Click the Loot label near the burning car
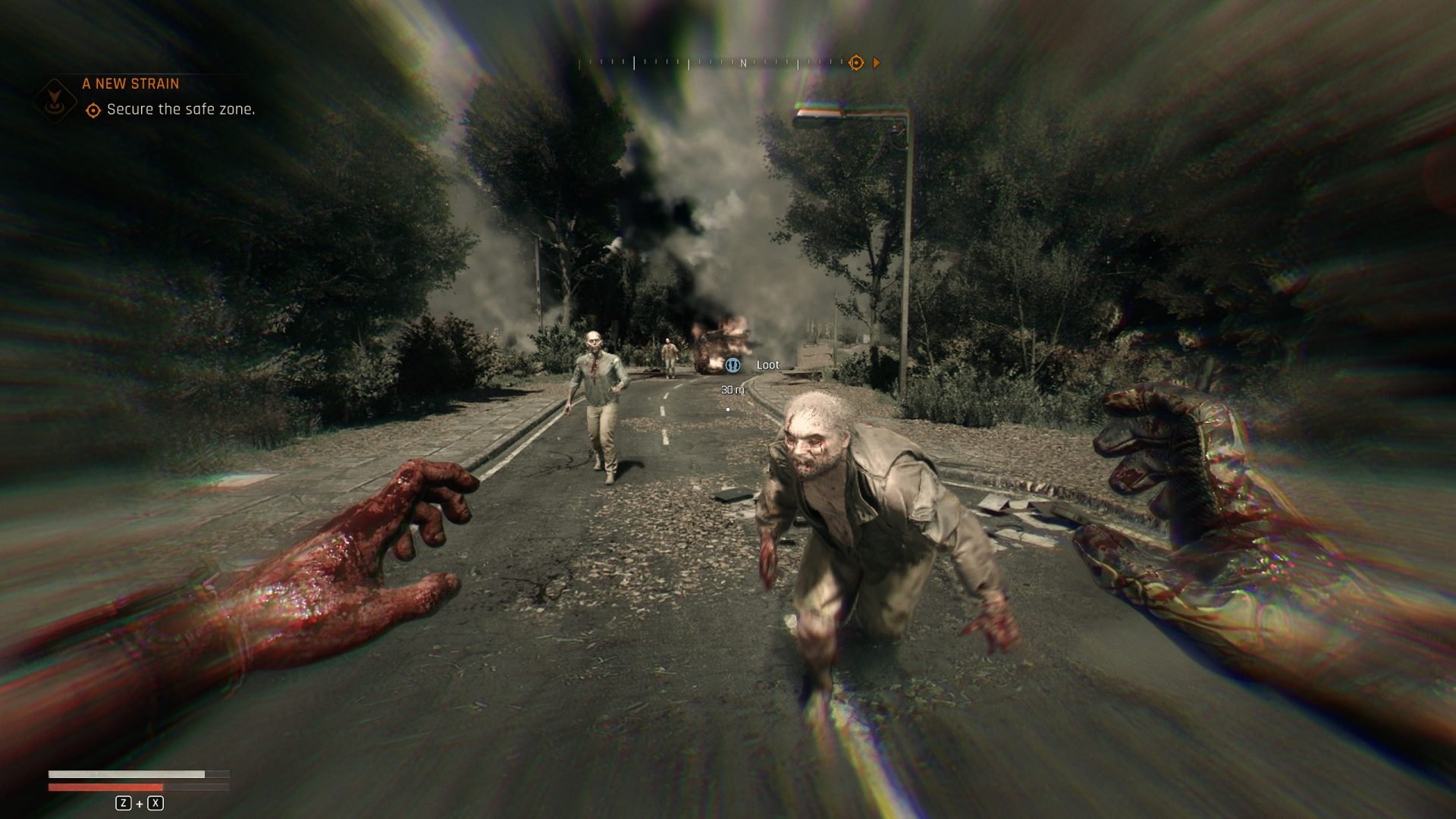1456x819 pixels. [767, 365]
